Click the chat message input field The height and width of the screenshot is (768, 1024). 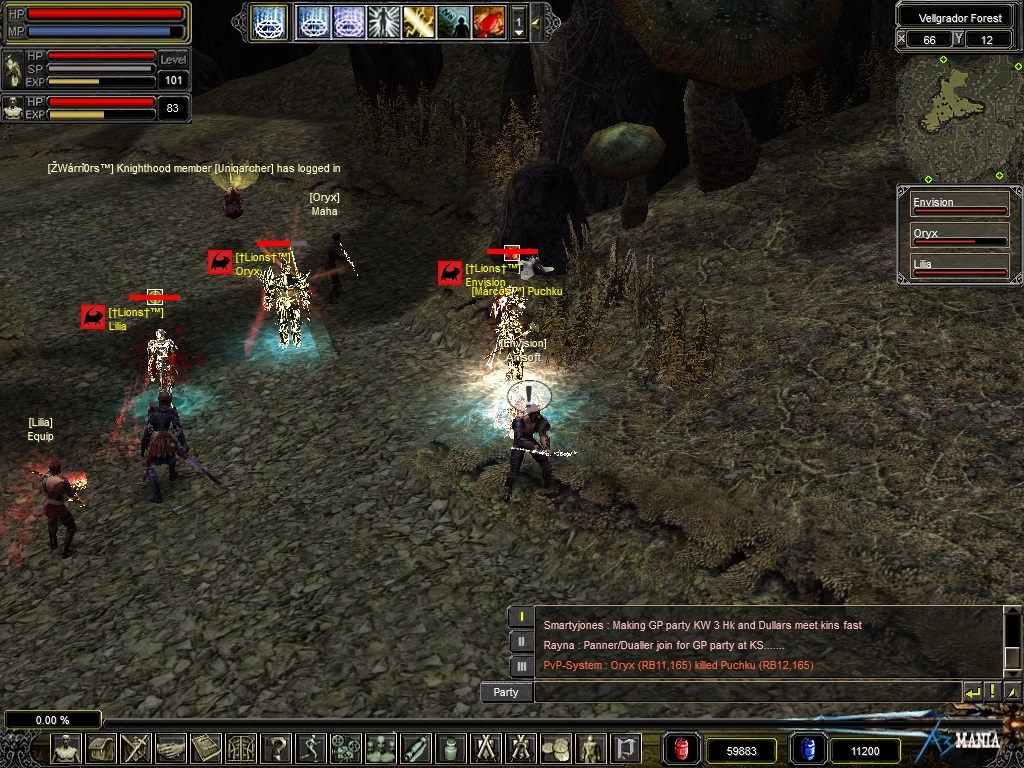(747, 692)
